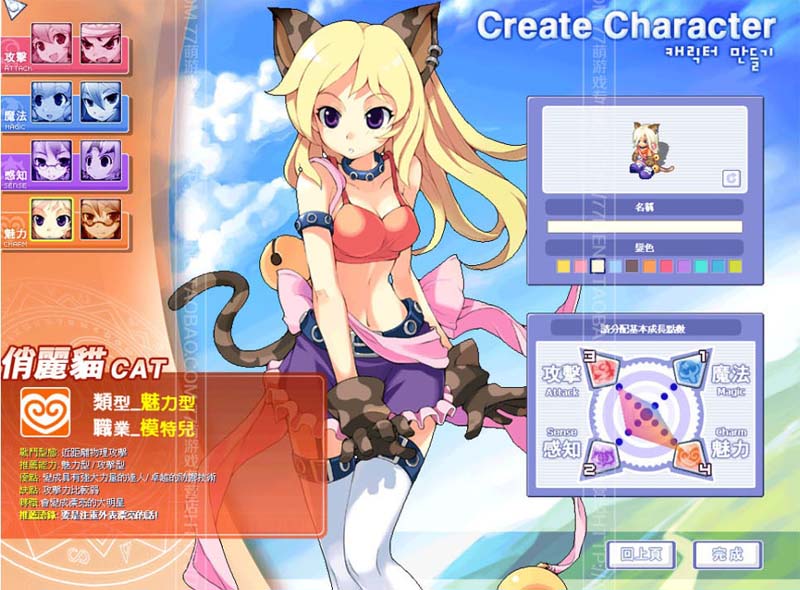This screenshot has width=800, height=590.
Task: Add a point to the Attack stat icon
Action: tap(603, 374)
